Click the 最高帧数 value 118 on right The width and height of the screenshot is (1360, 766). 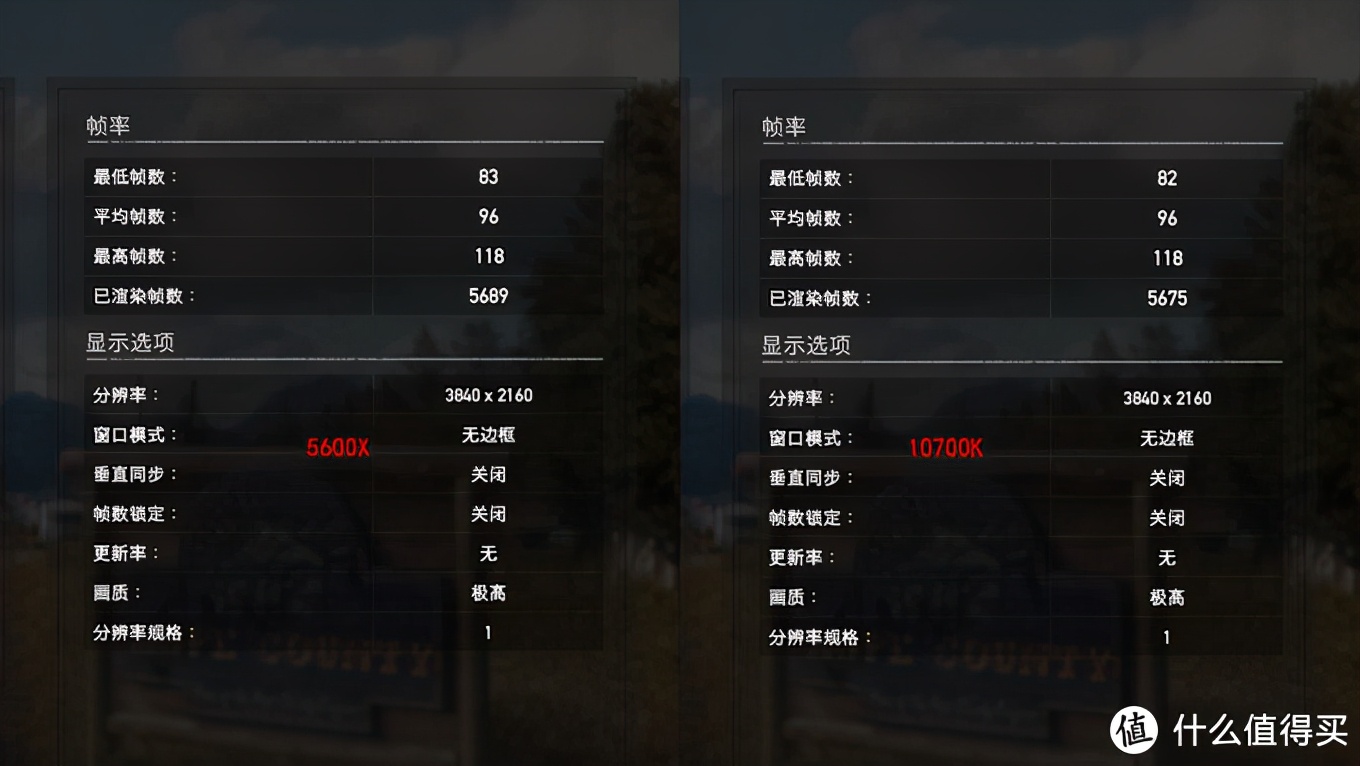(x=1166, y=258)
